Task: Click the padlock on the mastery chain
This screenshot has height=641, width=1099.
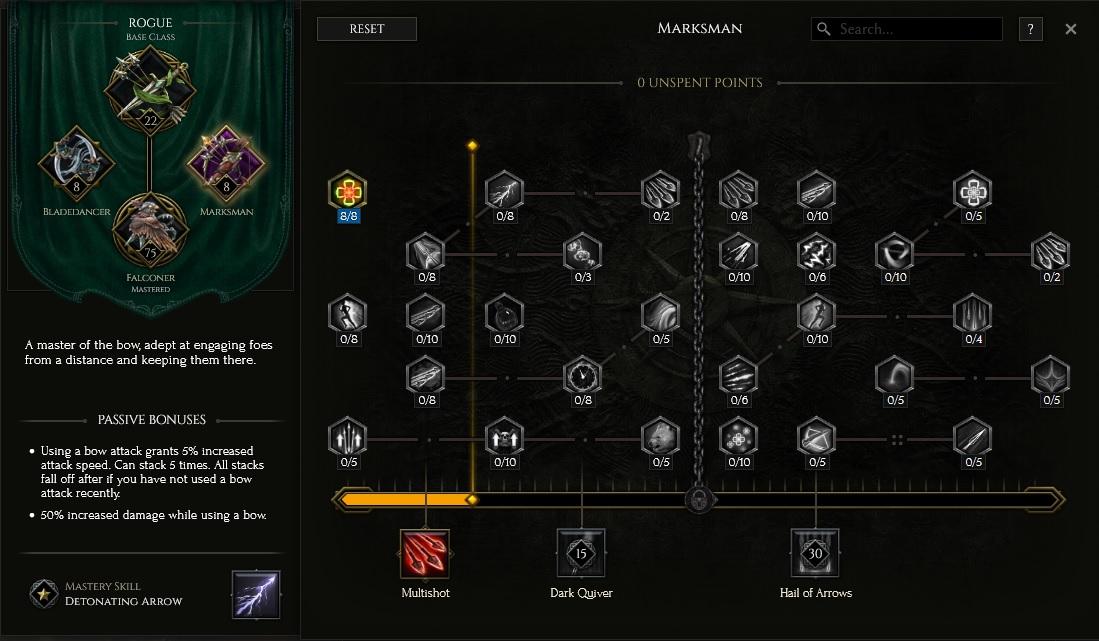Action: 698,499
